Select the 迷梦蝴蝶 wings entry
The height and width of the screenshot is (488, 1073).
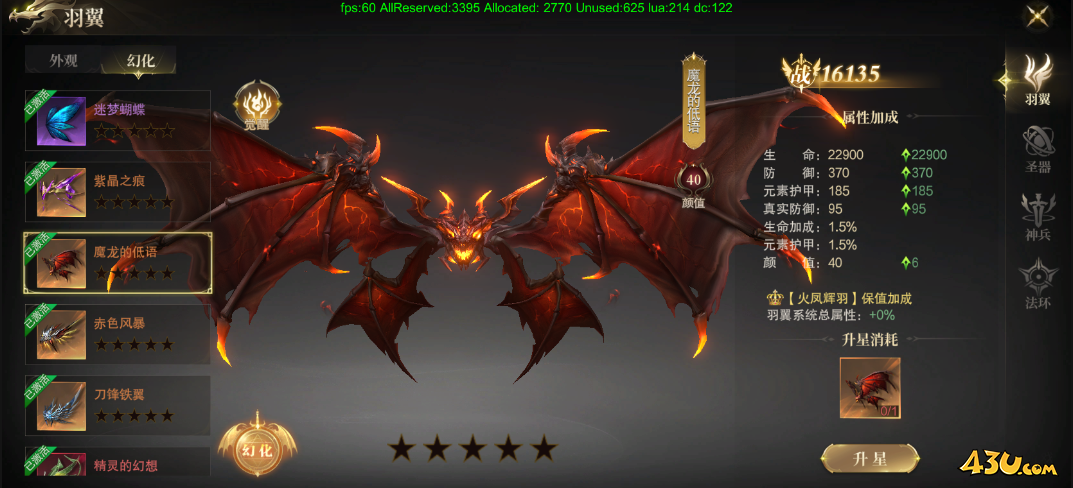click(117, 120)
